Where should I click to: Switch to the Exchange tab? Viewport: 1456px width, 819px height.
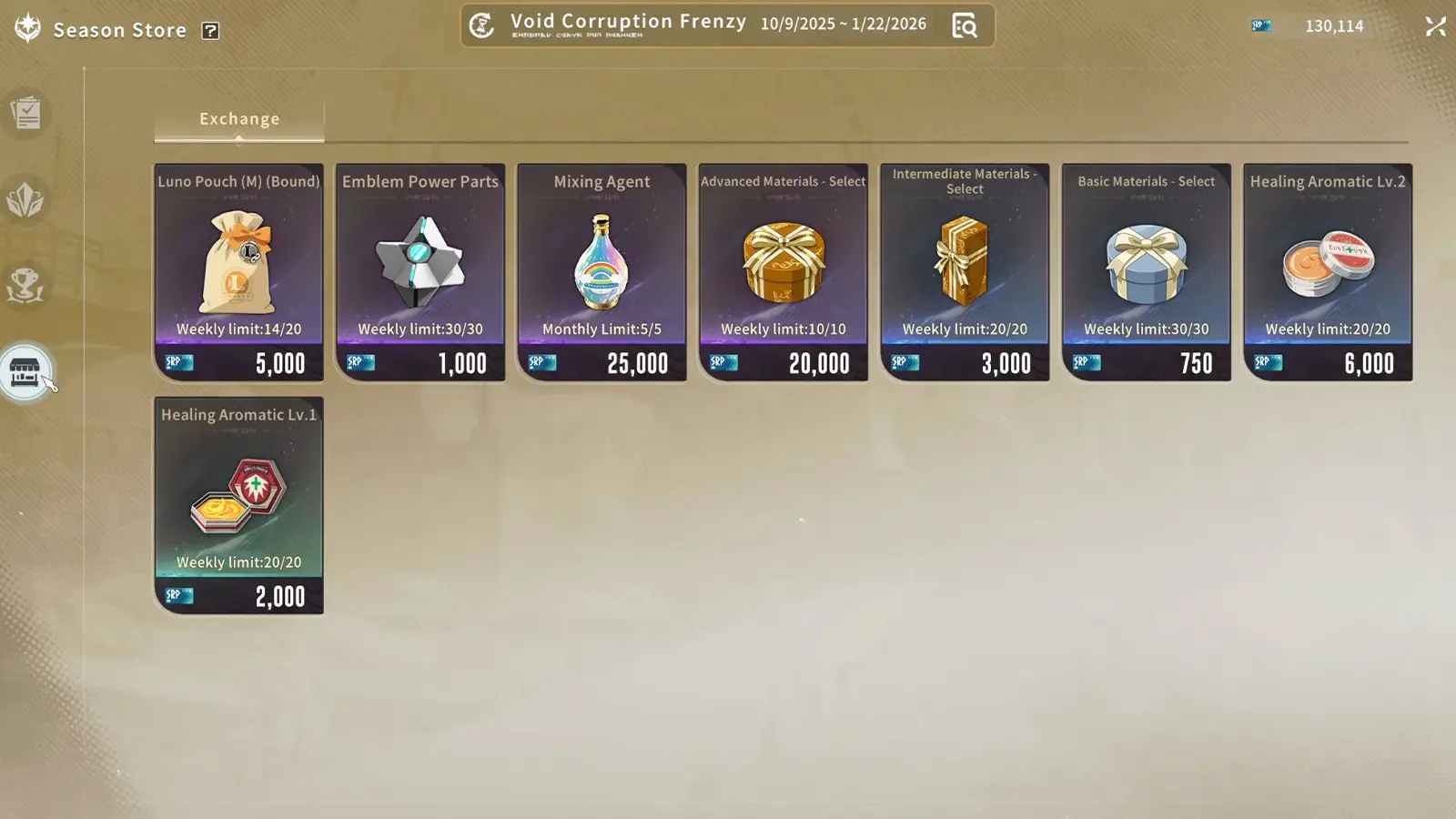239,118
